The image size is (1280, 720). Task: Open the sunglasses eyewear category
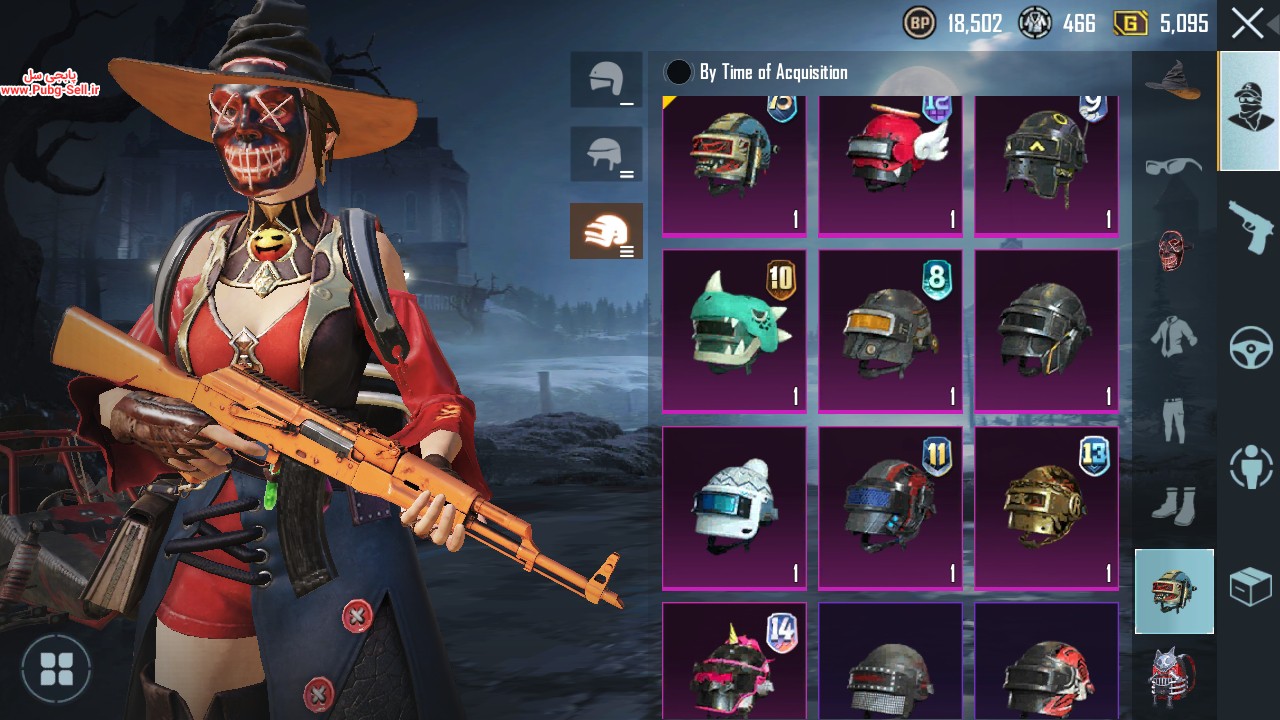pyautogui.click(x=1173, y=165)
